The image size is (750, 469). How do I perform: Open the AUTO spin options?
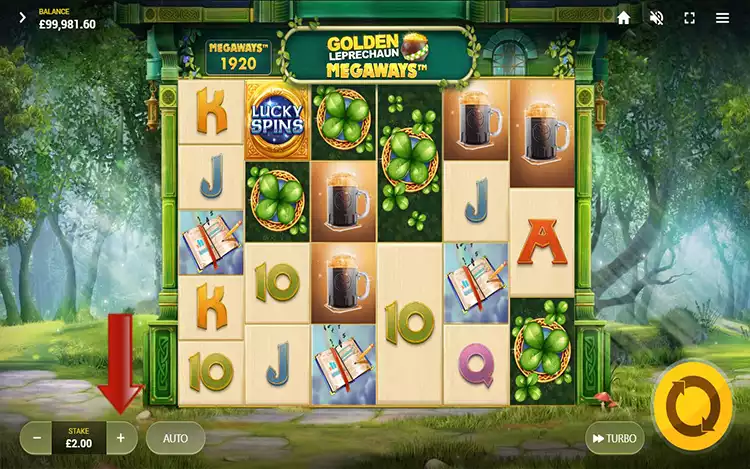[175, 437]
